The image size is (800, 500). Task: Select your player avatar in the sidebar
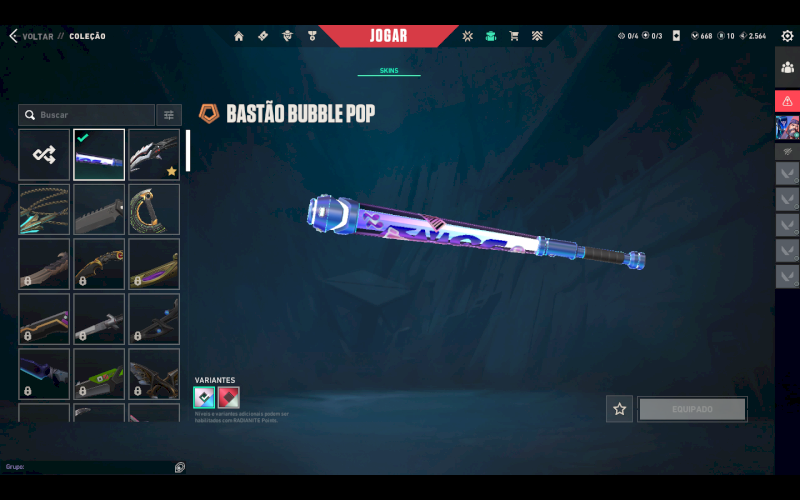787,127
